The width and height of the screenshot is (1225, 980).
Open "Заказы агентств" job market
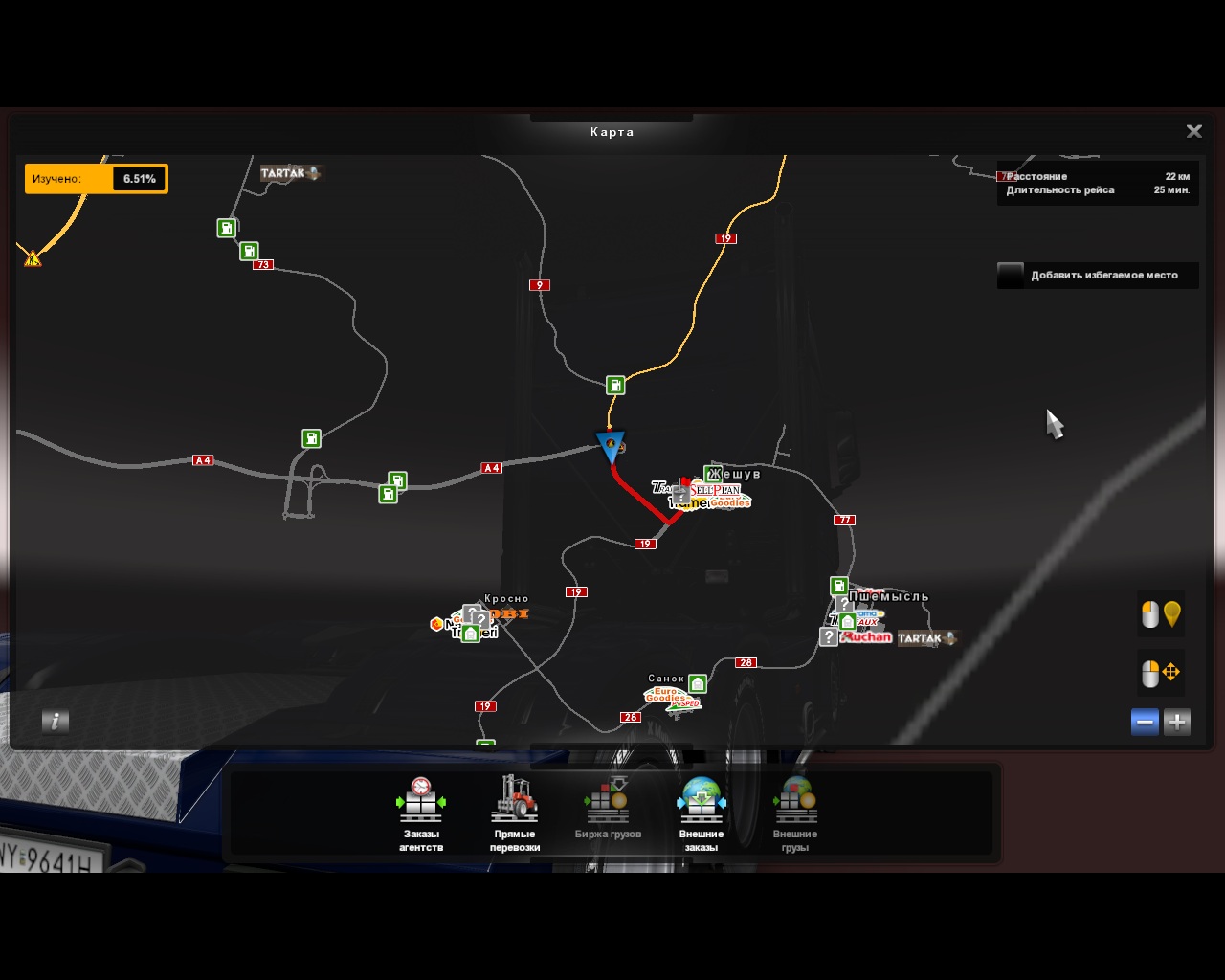(421, 813)
